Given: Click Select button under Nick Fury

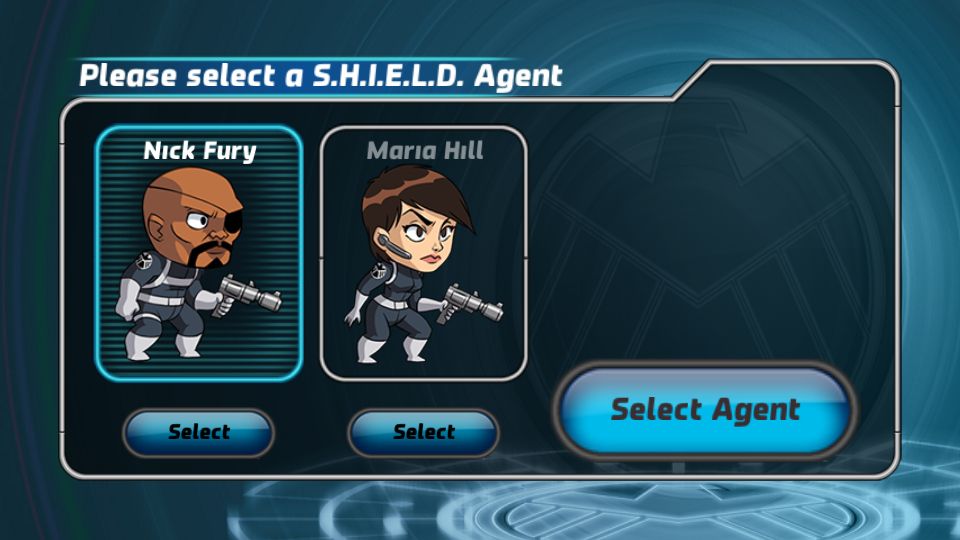Looking at the screenshot, I should 198,433.
